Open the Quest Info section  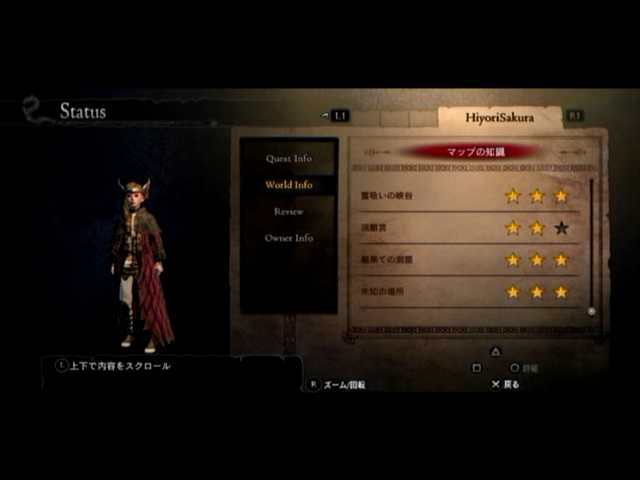288,158
